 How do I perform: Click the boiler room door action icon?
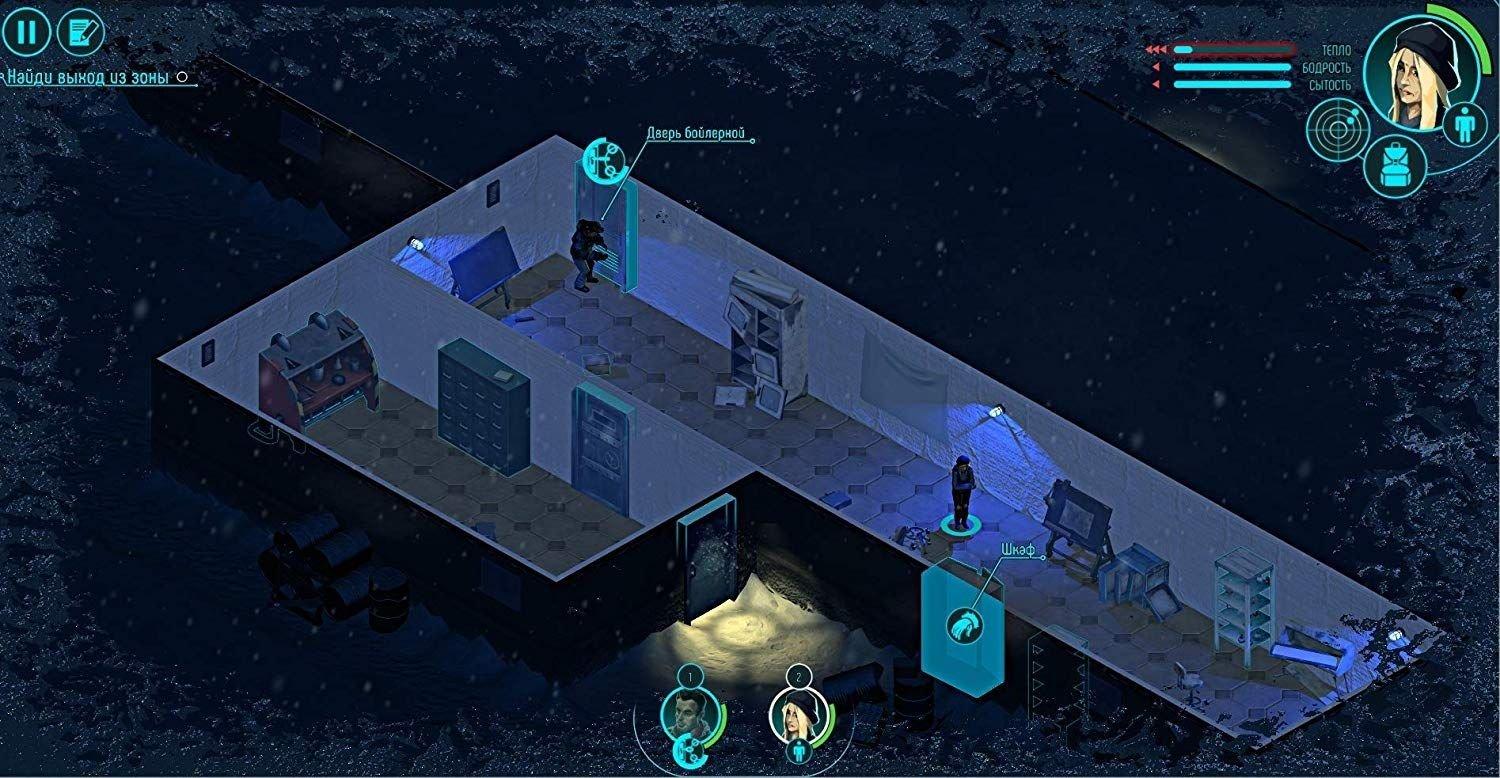point(603,160)
